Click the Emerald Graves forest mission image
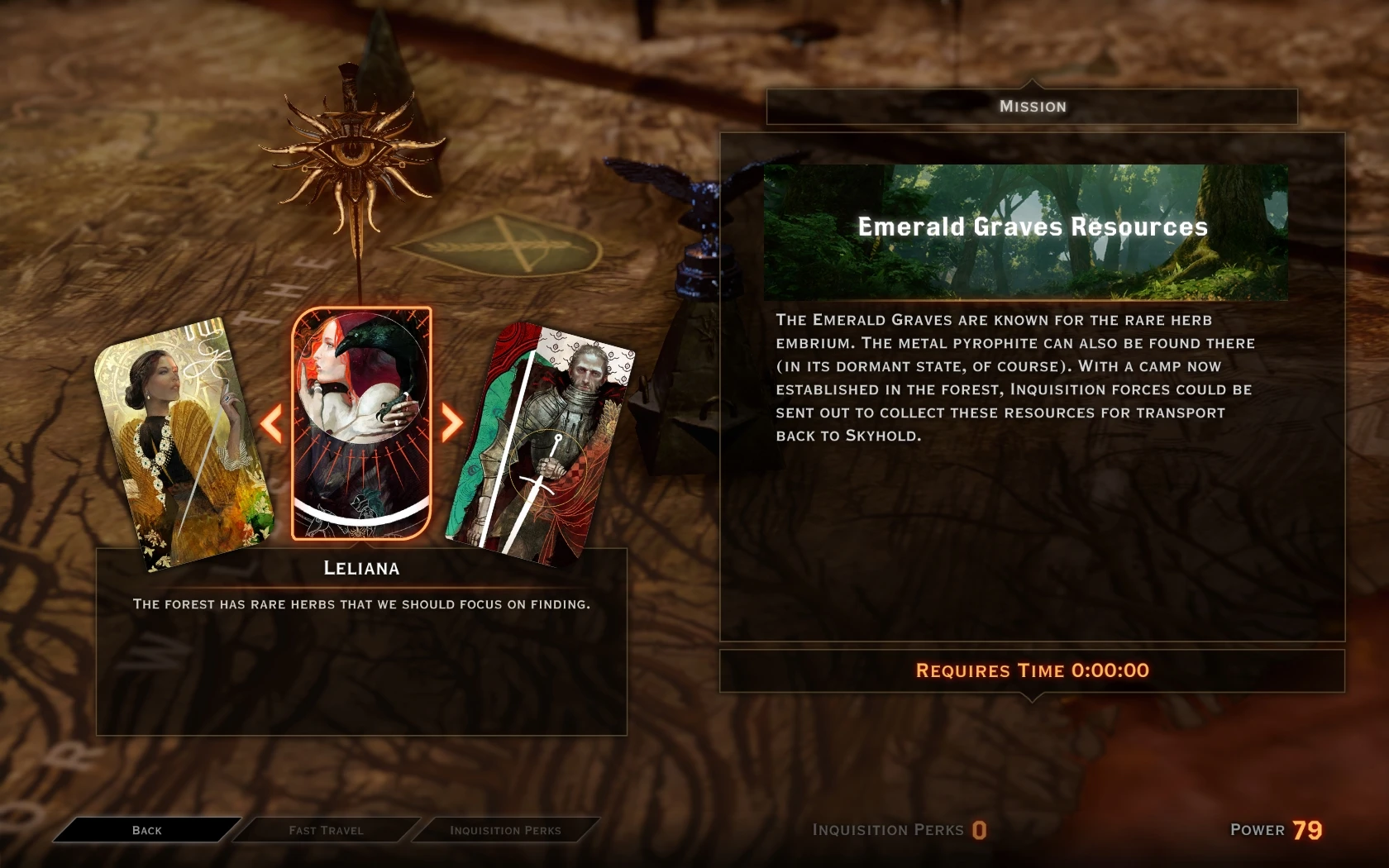 [1029, 227]
